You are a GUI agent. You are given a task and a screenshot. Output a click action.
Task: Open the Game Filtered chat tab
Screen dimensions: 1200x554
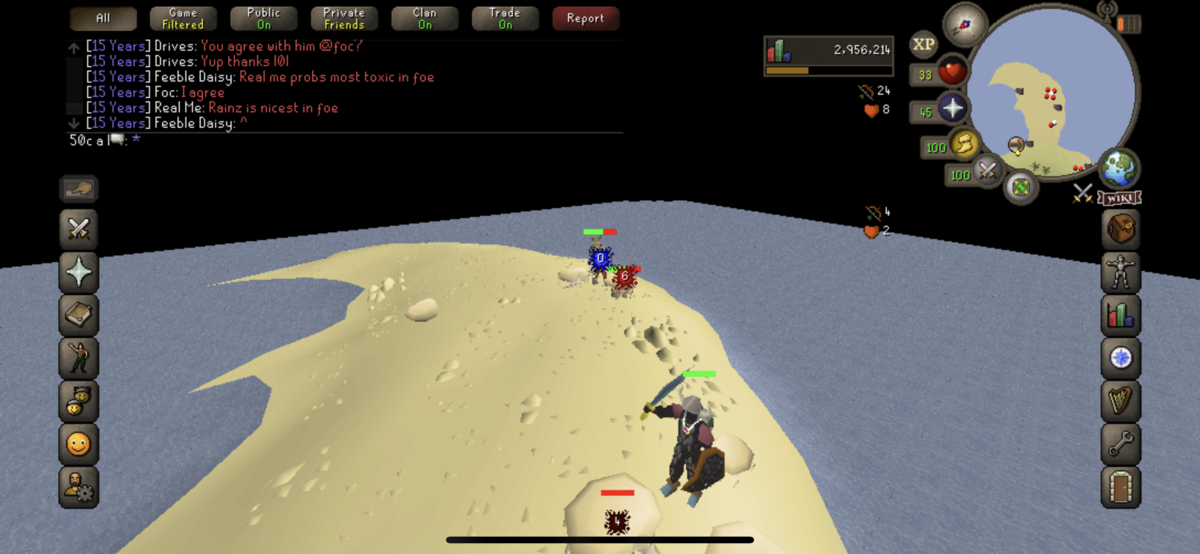coord(183,19)
